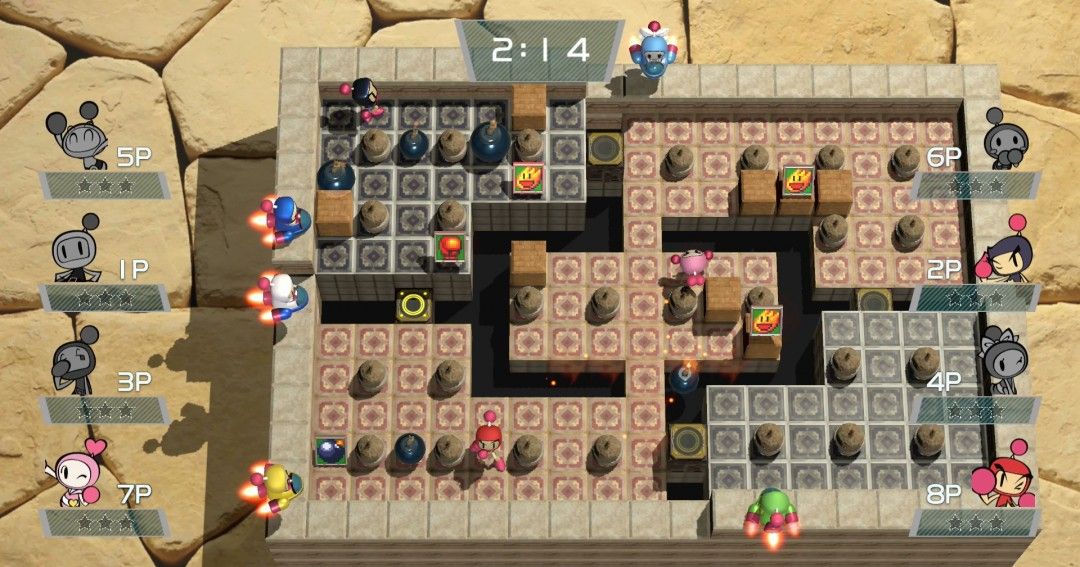Select the 4P player portrait
Image resolution: width=1080 pixels, height=567 pixels.
(x=1002, y=358)
